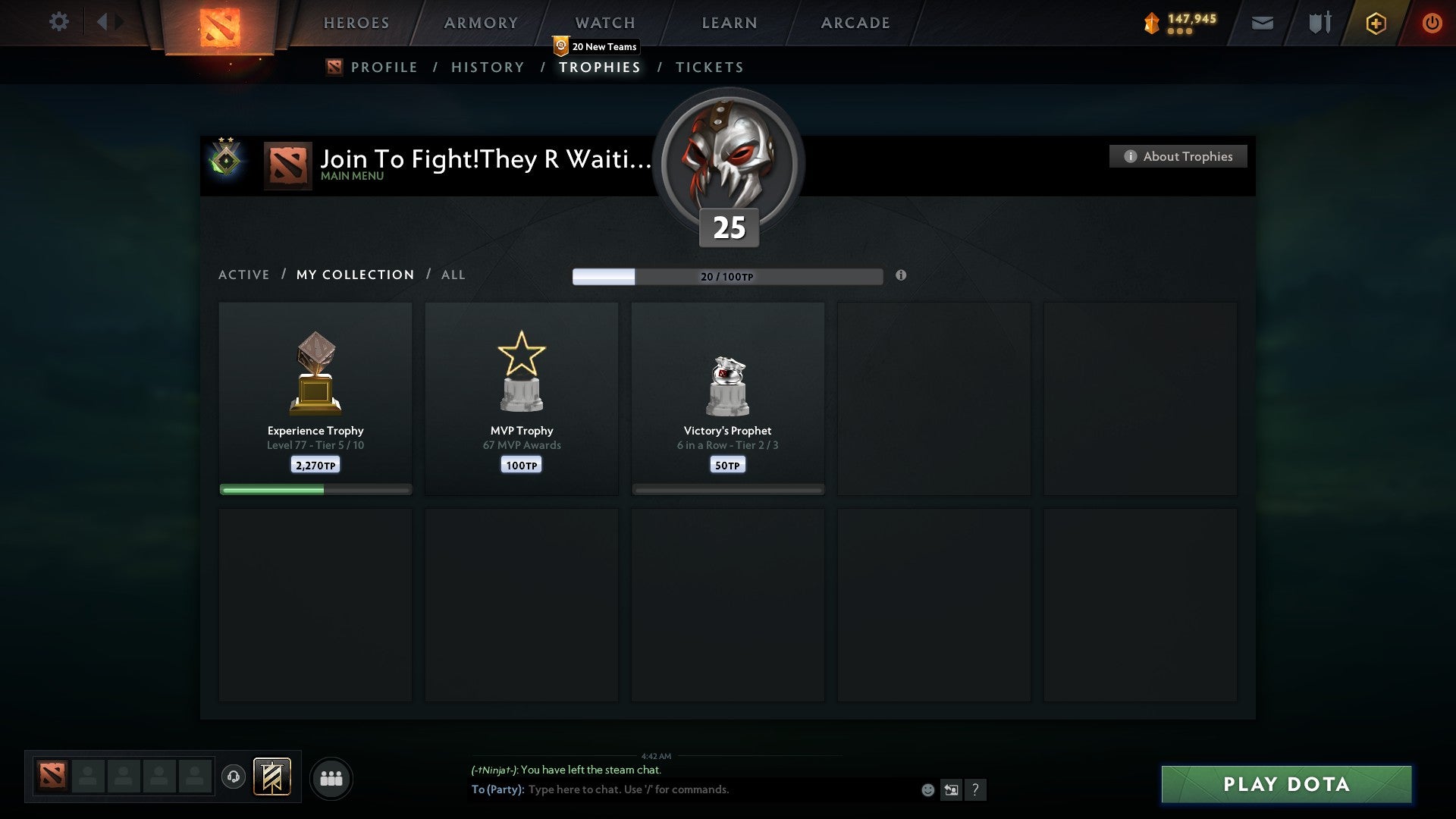Click the party chat input field
Screen dimensions: 1456x819
tap(682, 789)
